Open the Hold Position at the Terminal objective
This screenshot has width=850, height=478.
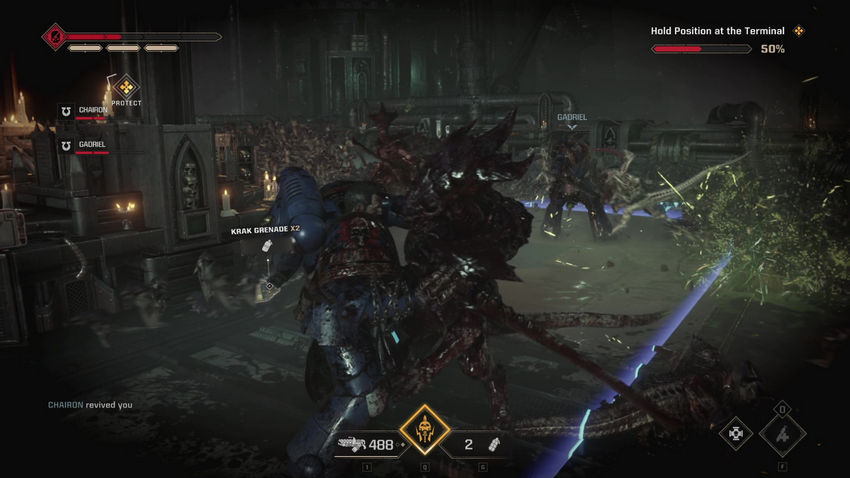pos(718,31)
